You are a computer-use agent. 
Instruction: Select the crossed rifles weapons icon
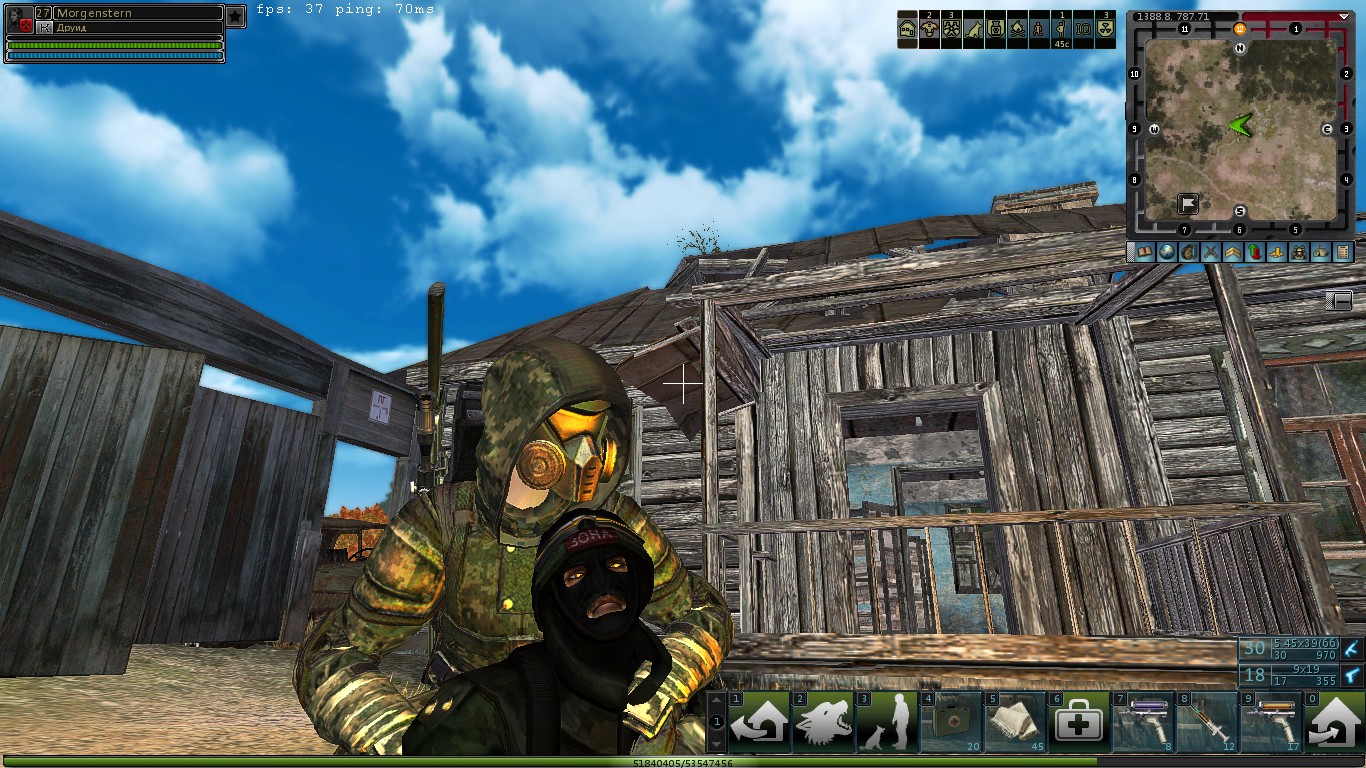coord(1212,252)
